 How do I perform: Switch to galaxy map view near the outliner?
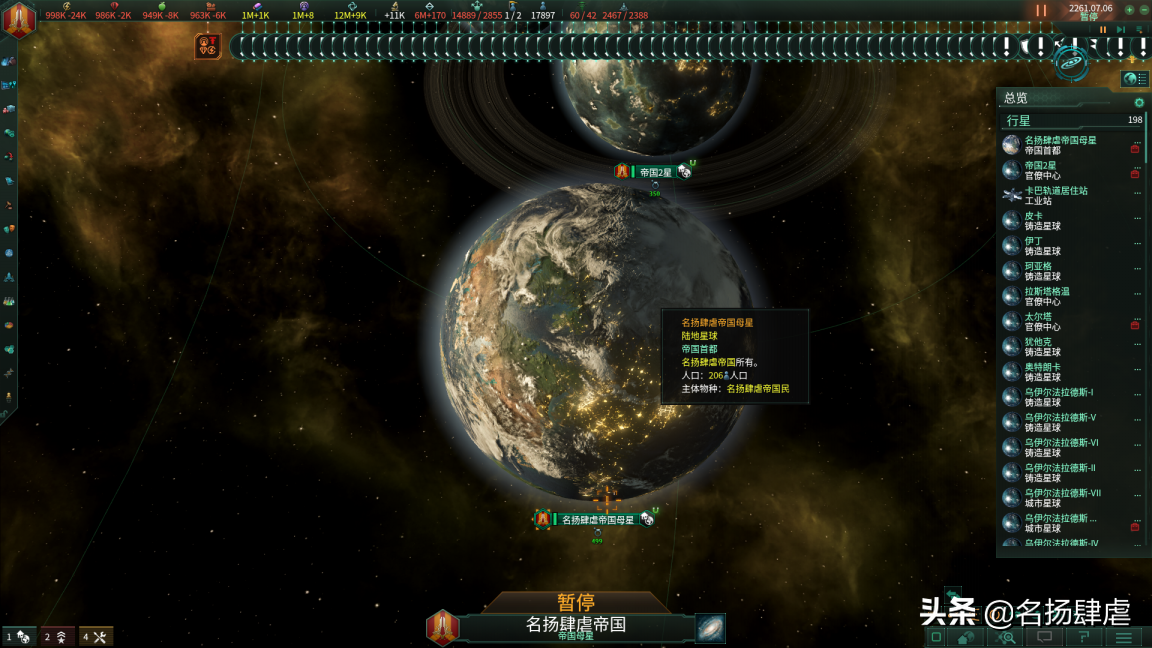tap(1072, 62)
